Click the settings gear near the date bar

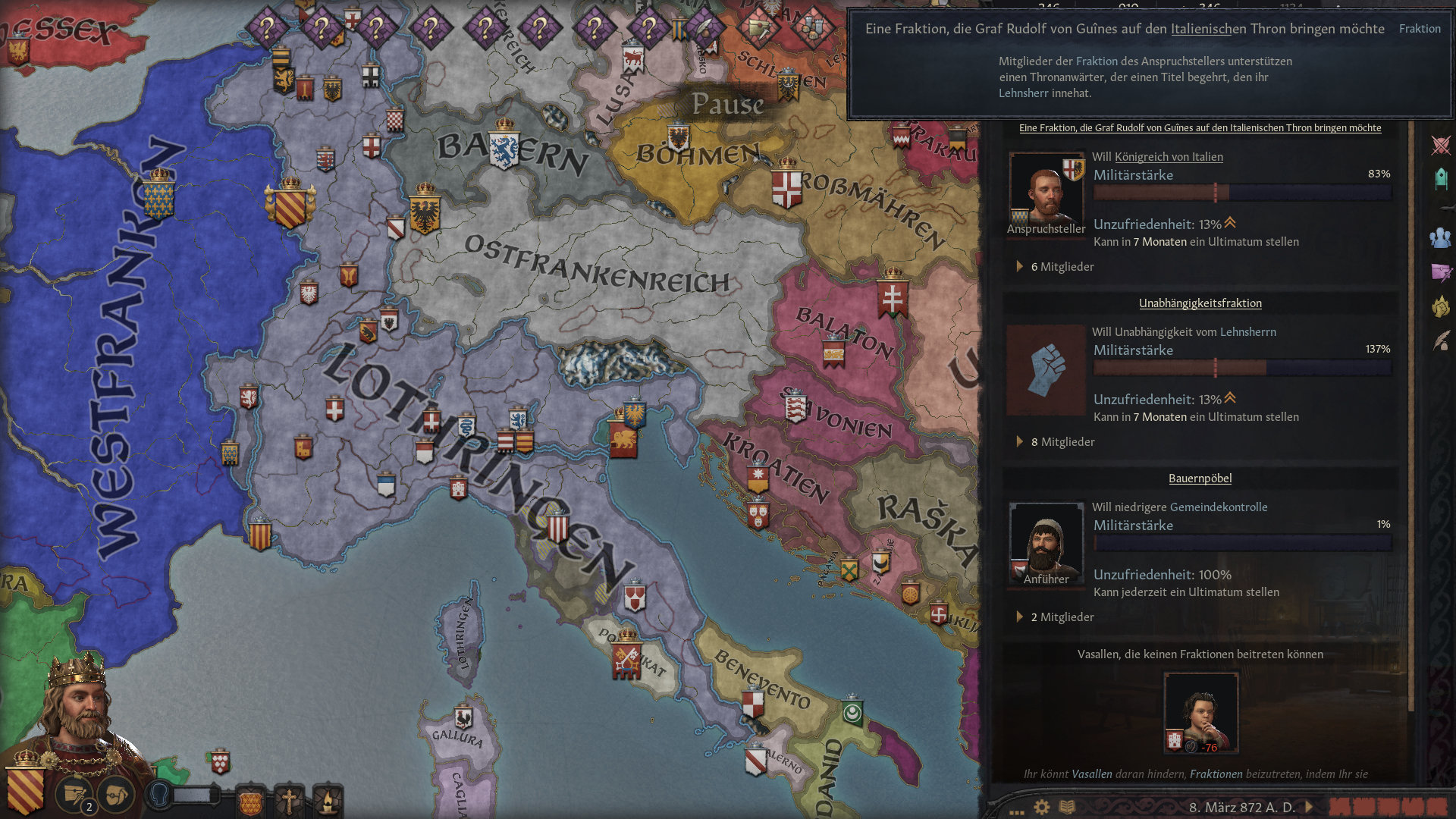[x=1040, y=808]
